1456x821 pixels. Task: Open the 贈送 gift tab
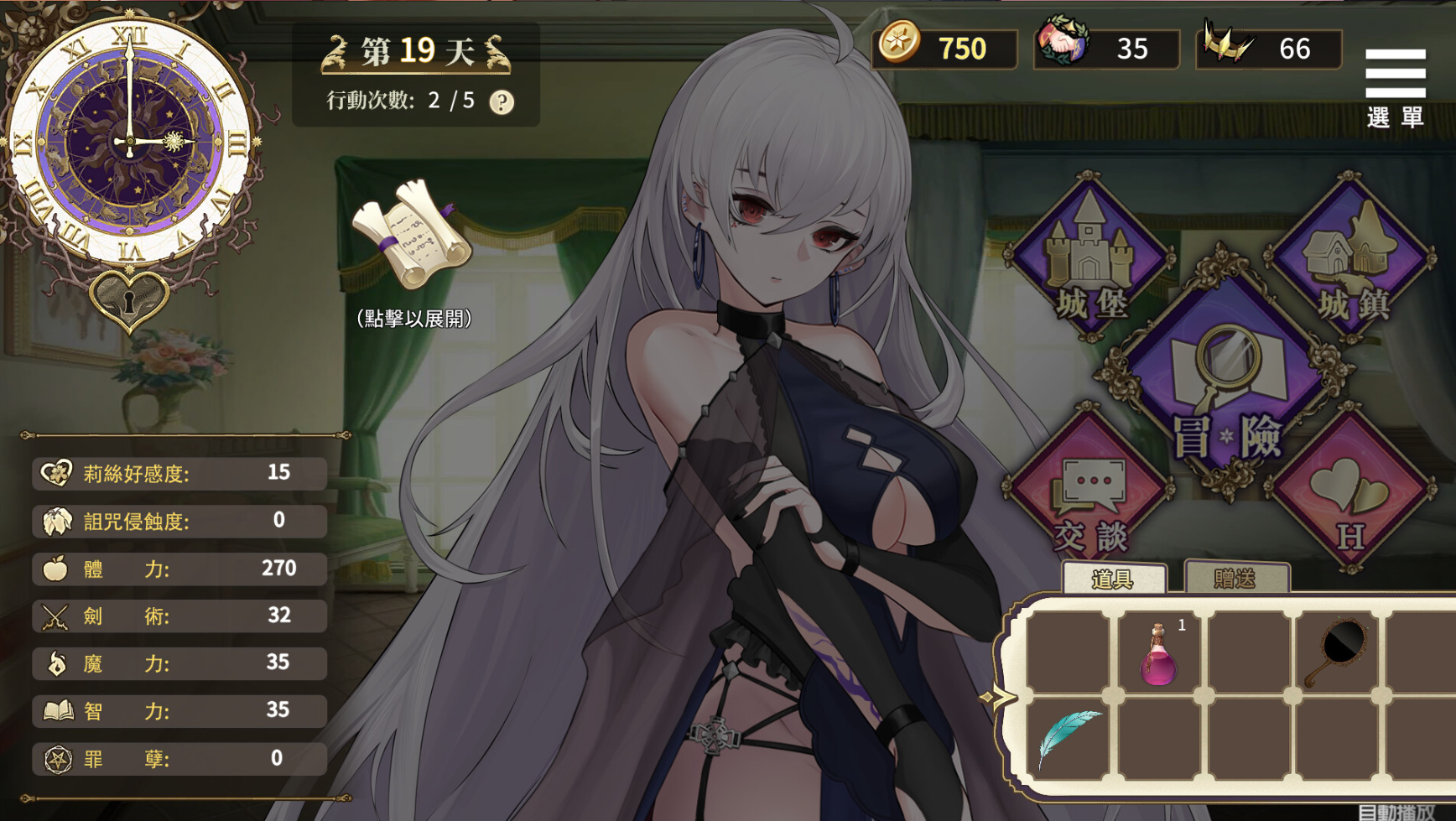tap(1235, 578)
